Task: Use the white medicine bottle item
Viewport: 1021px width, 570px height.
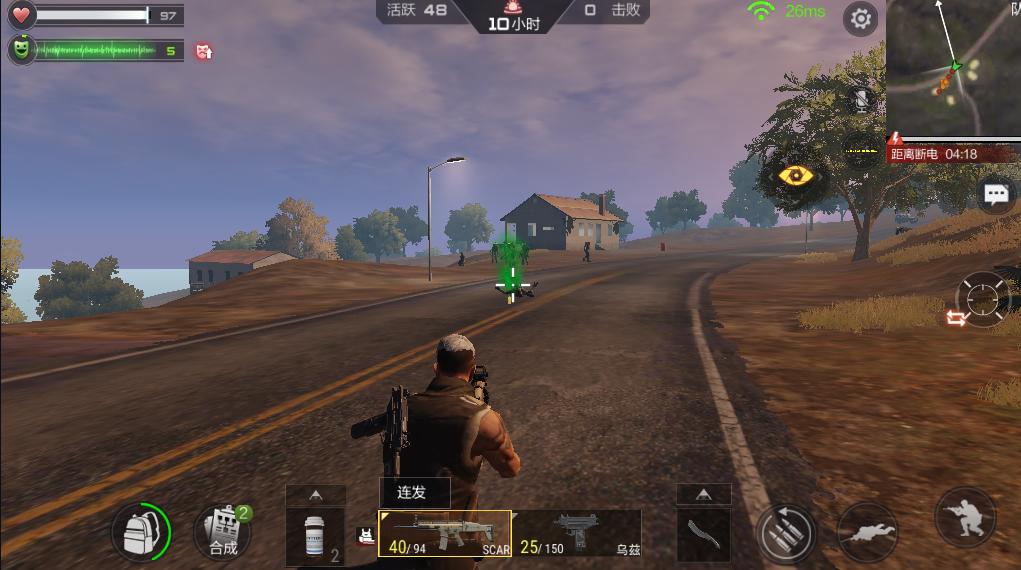Action: (x=316, y=537)
